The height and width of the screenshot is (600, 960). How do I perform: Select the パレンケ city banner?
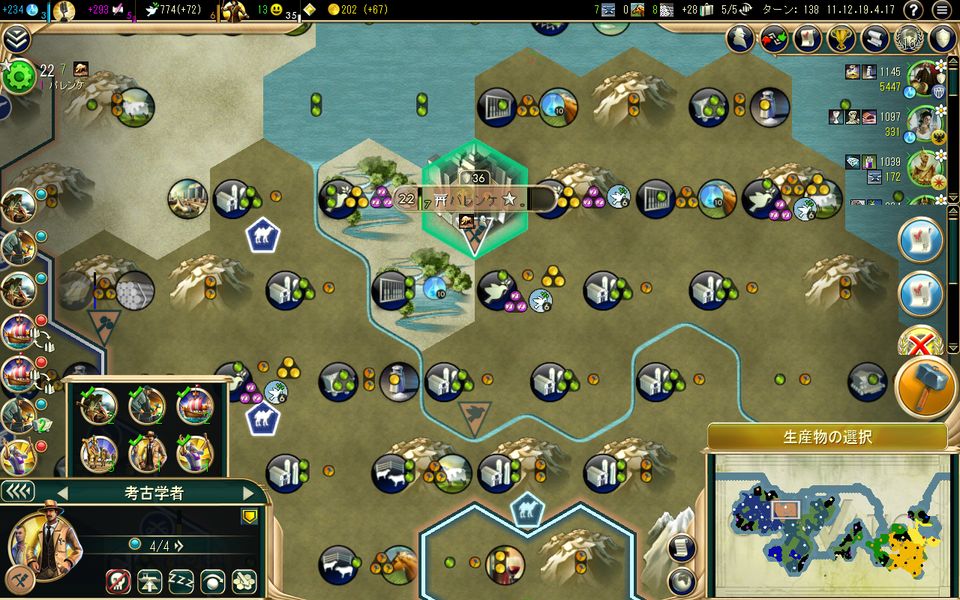point(474,199)
